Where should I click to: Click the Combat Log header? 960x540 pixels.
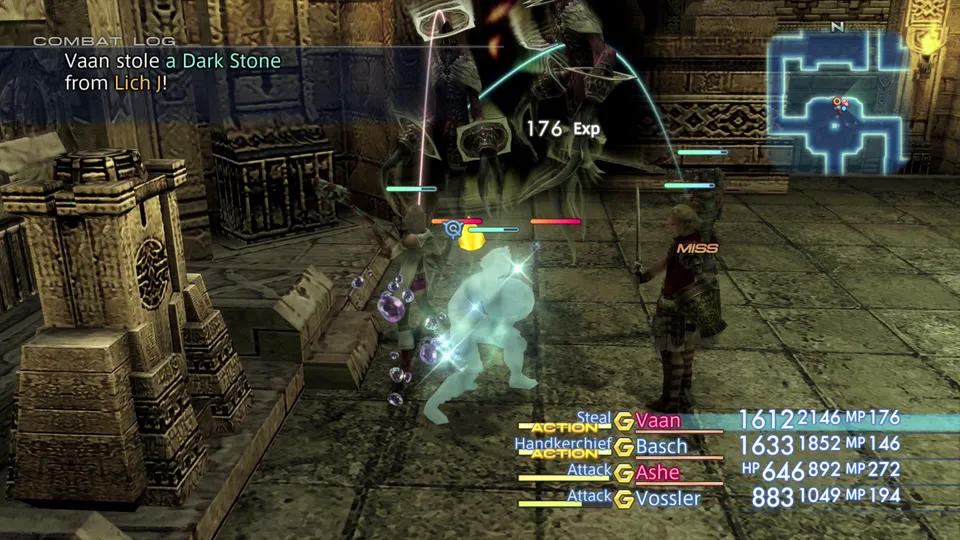click(104, 41)
